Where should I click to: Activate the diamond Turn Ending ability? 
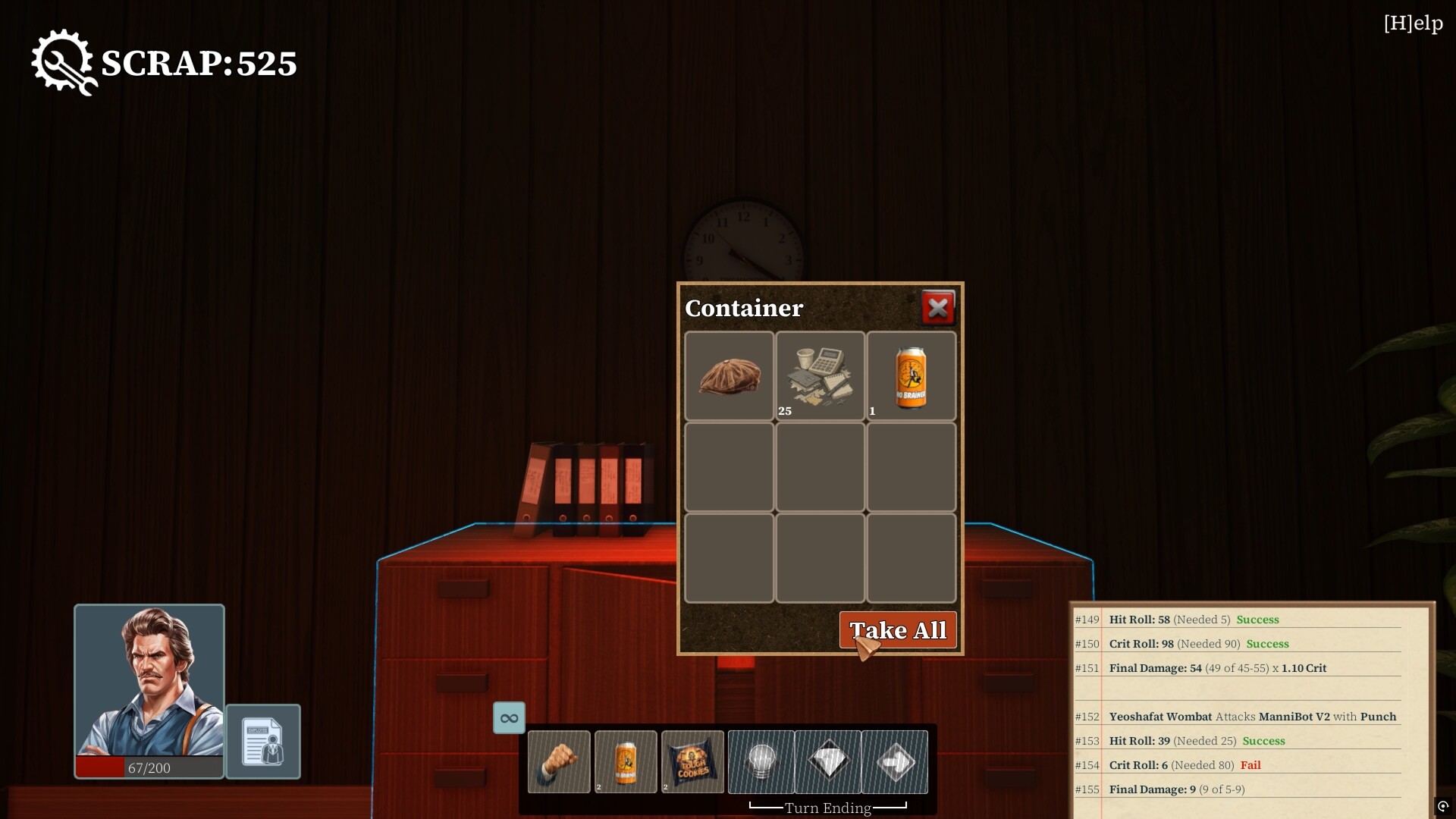click(828, 761)
